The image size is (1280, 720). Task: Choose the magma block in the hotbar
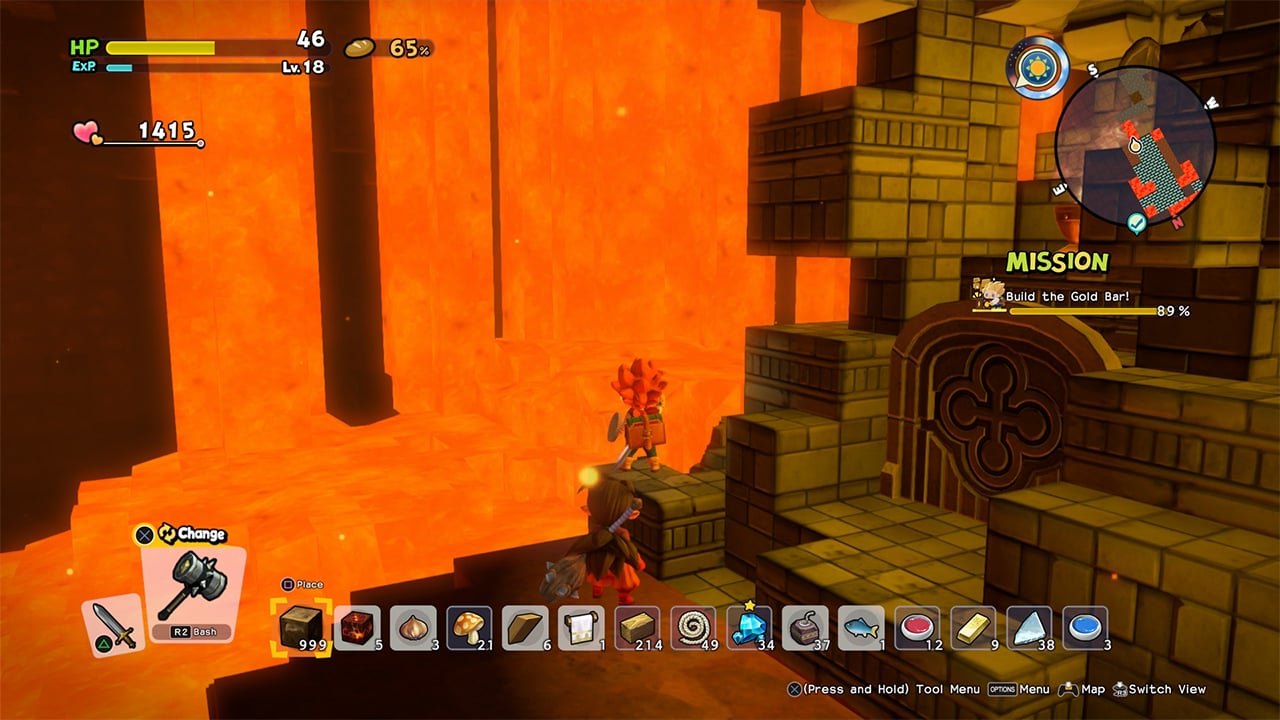coord(357,627)
